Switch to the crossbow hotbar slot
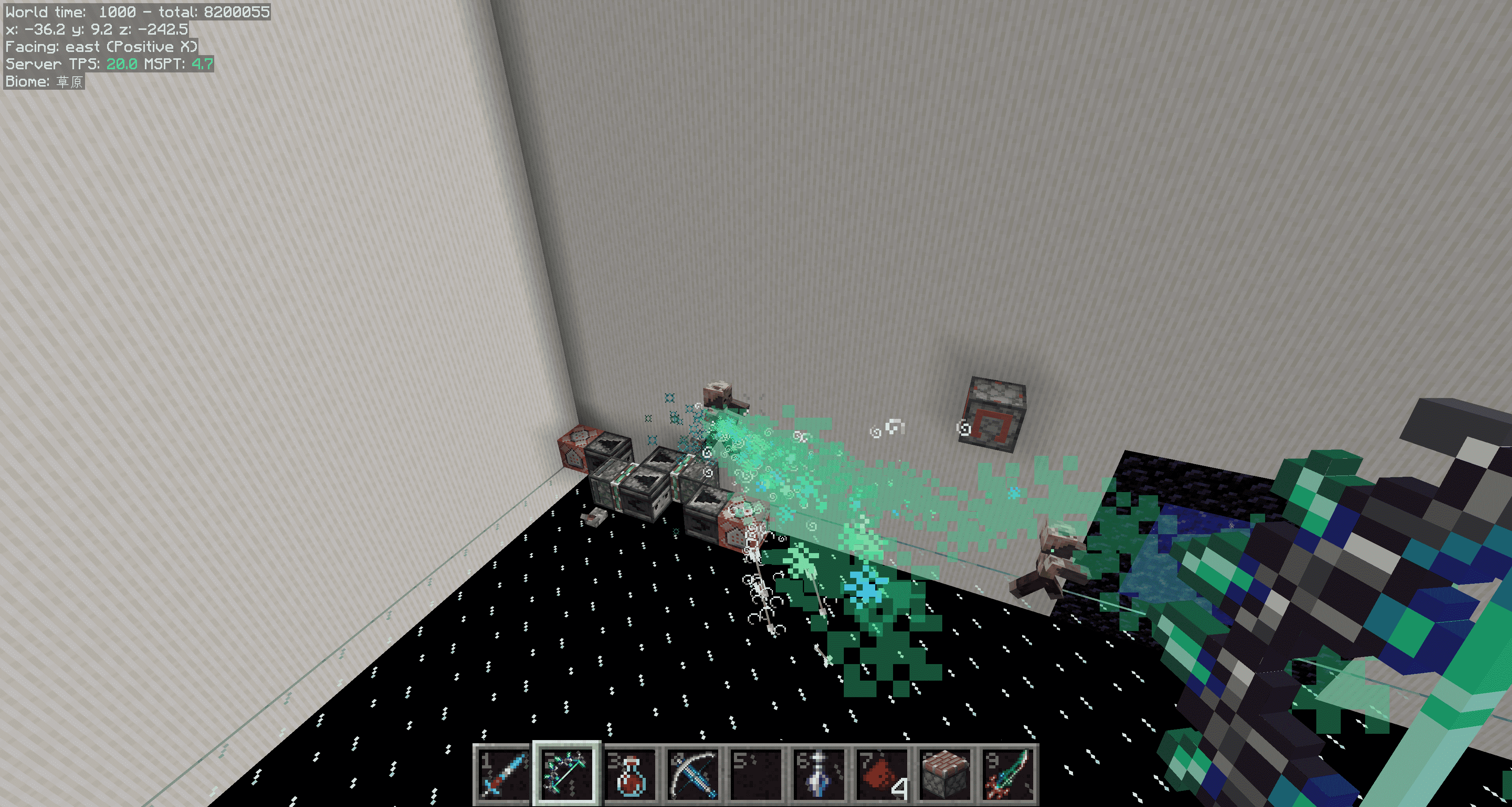This screenshot has height=807, width=1512. [x=693, y=775]
